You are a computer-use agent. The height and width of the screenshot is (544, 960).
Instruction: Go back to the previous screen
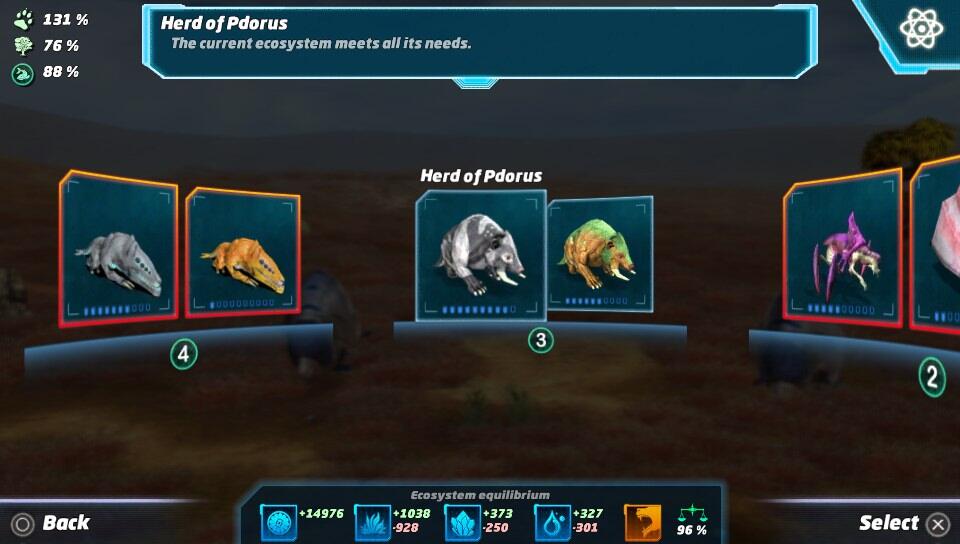tap(52, 523)
